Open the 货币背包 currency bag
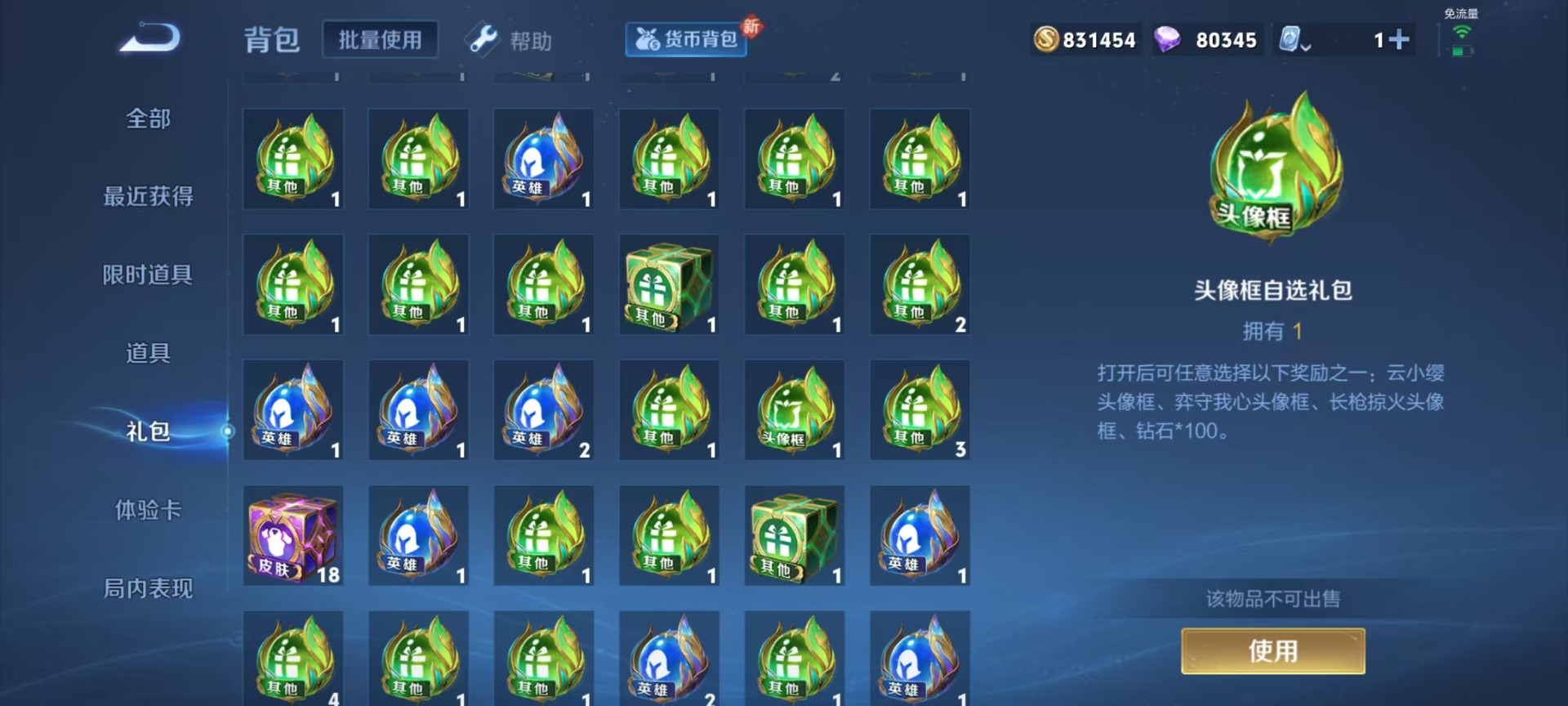Image resolution: width=1568 pixels, height=706 pixels. point(686,39)
